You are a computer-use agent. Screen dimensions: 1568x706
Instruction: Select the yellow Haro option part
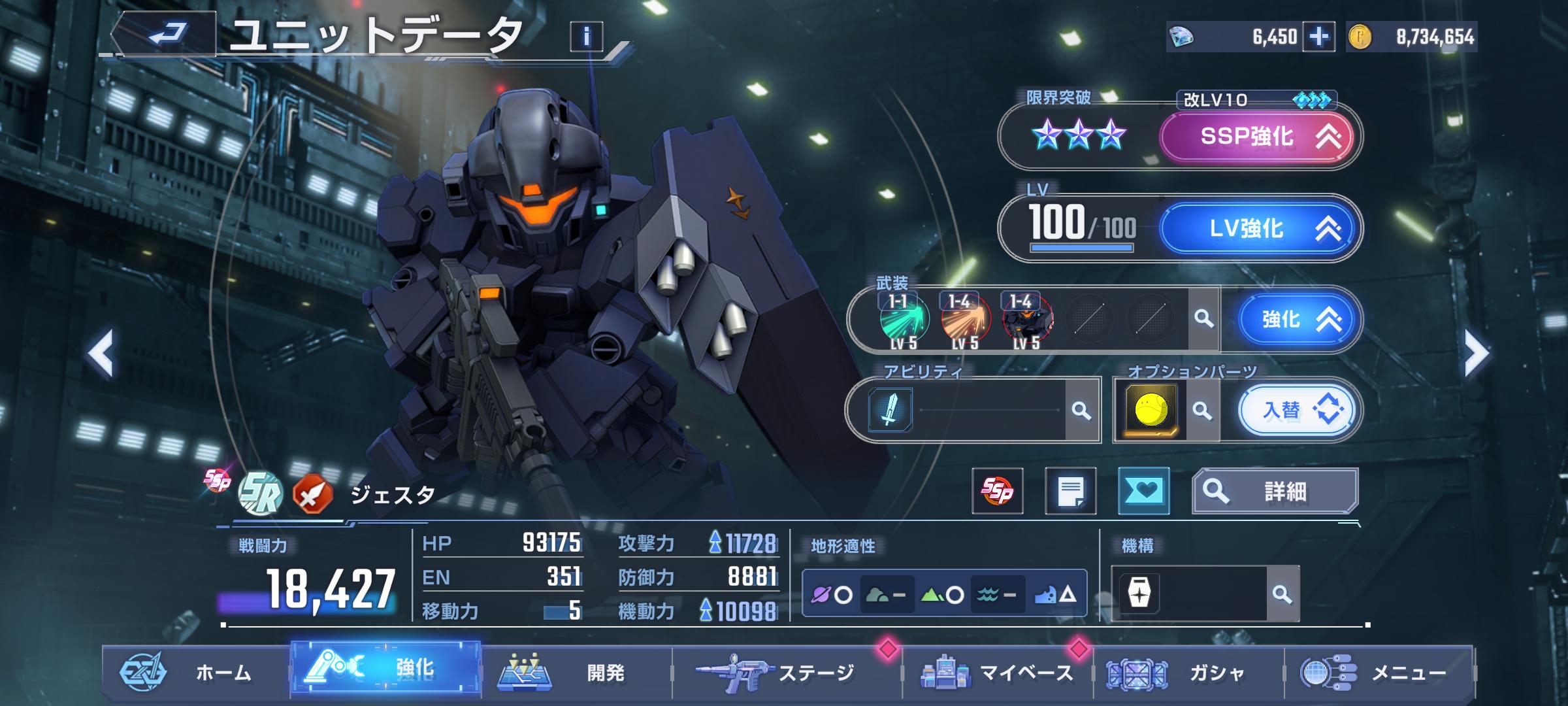point(1151,411)
